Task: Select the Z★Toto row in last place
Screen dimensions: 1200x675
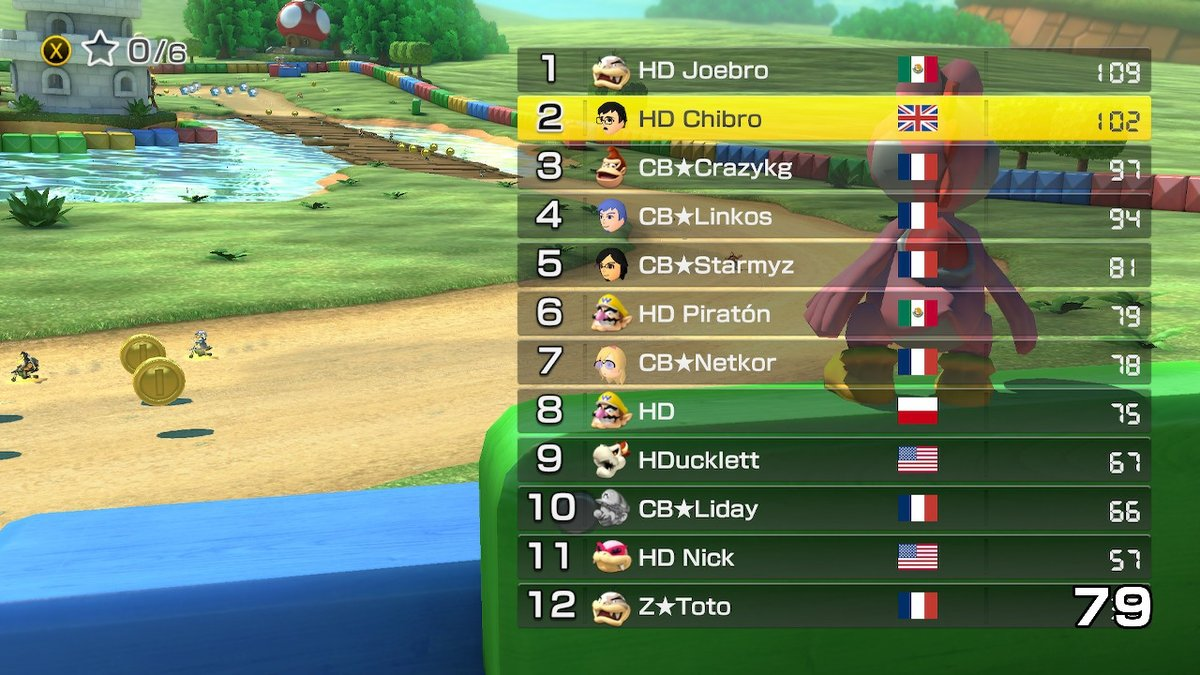Action: [x=833, y=606]
